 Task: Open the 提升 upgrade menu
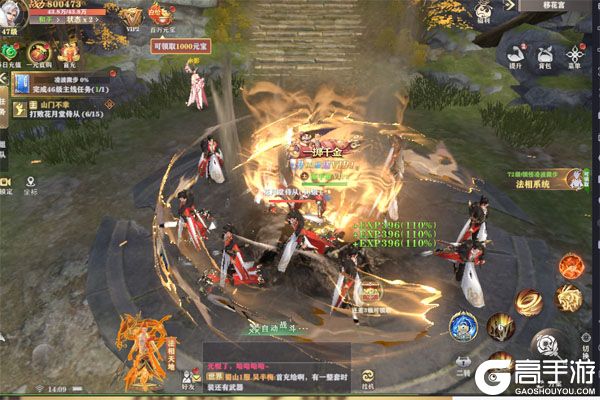pos(516,58)
